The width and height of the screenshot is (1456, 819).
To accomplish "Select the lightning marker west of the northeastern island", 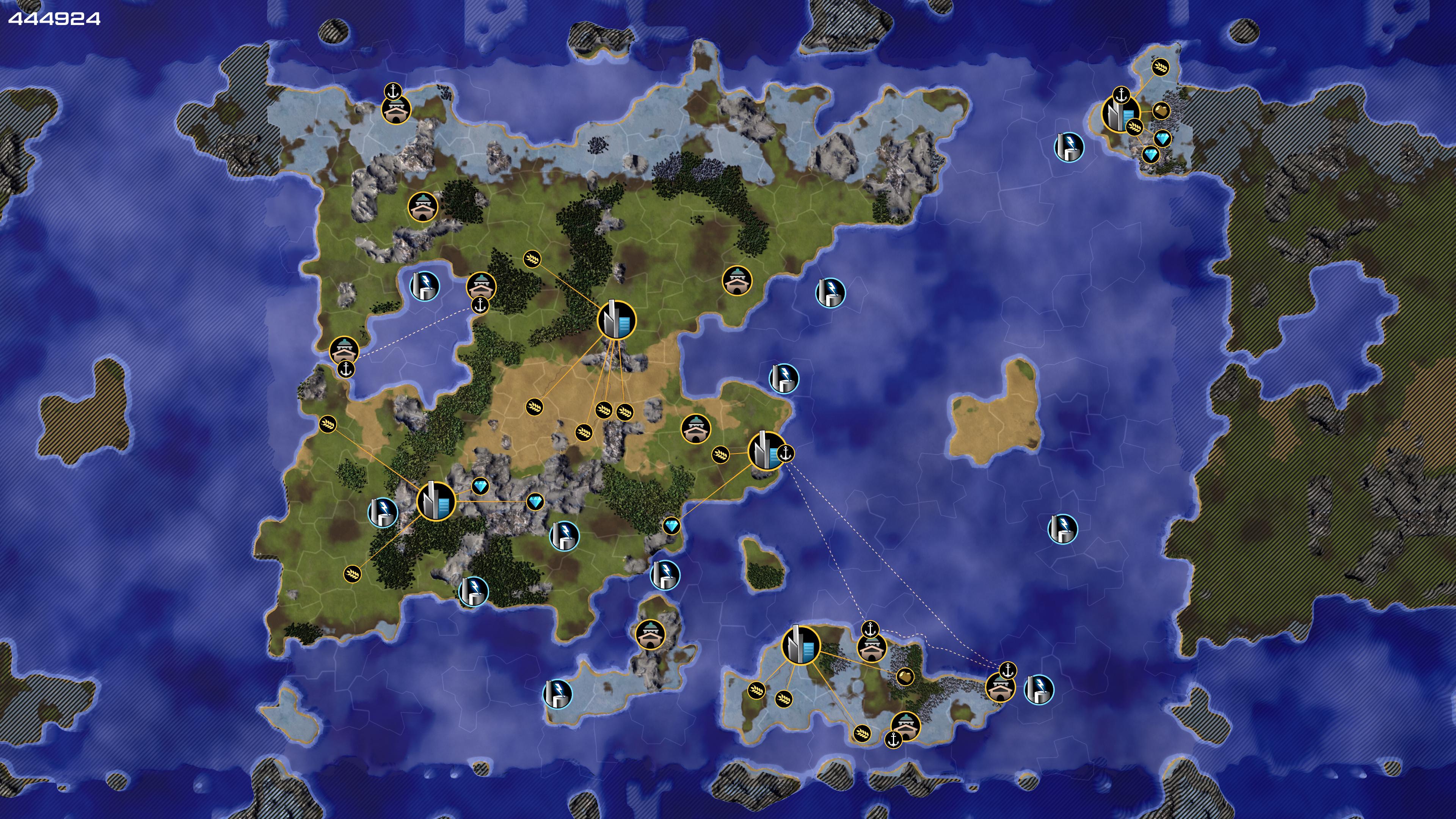I will click(1069, 147).
